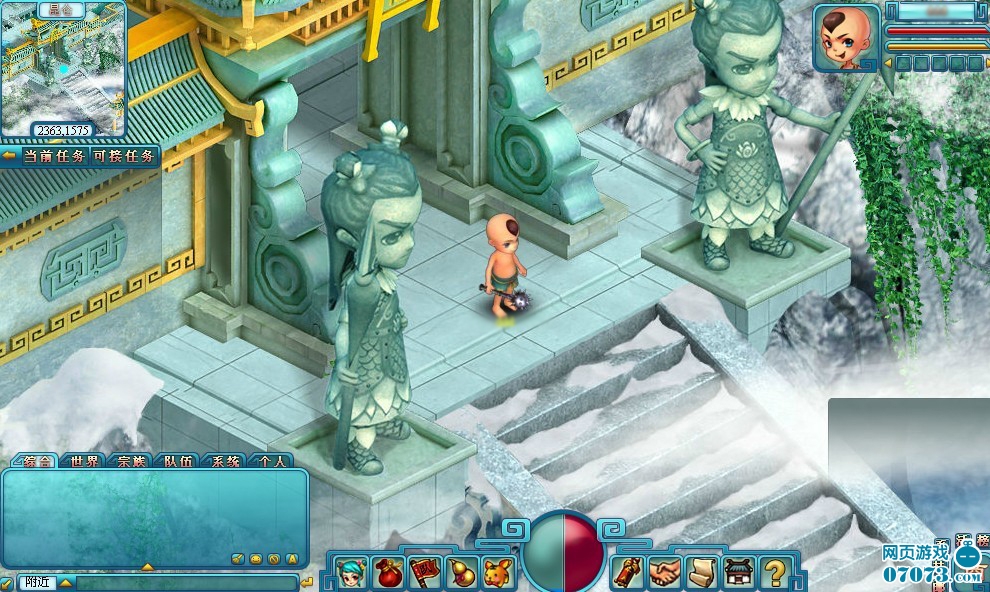Open the handshake social icon
This screenshot has width=990, height=592.
pos(664,573)
